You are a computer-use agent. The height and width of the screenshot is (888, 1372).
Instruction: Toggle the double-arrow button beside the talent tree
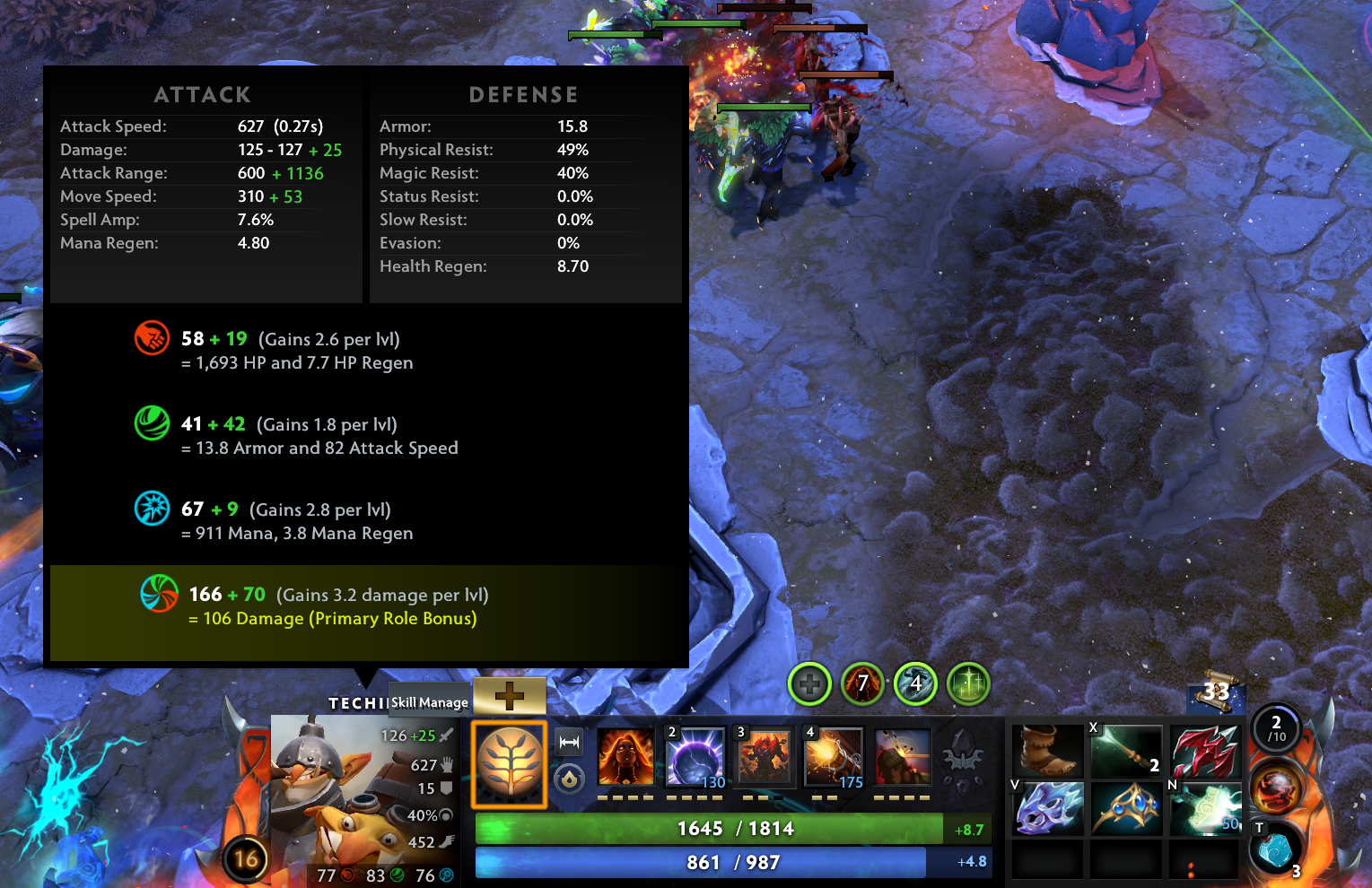569,743
